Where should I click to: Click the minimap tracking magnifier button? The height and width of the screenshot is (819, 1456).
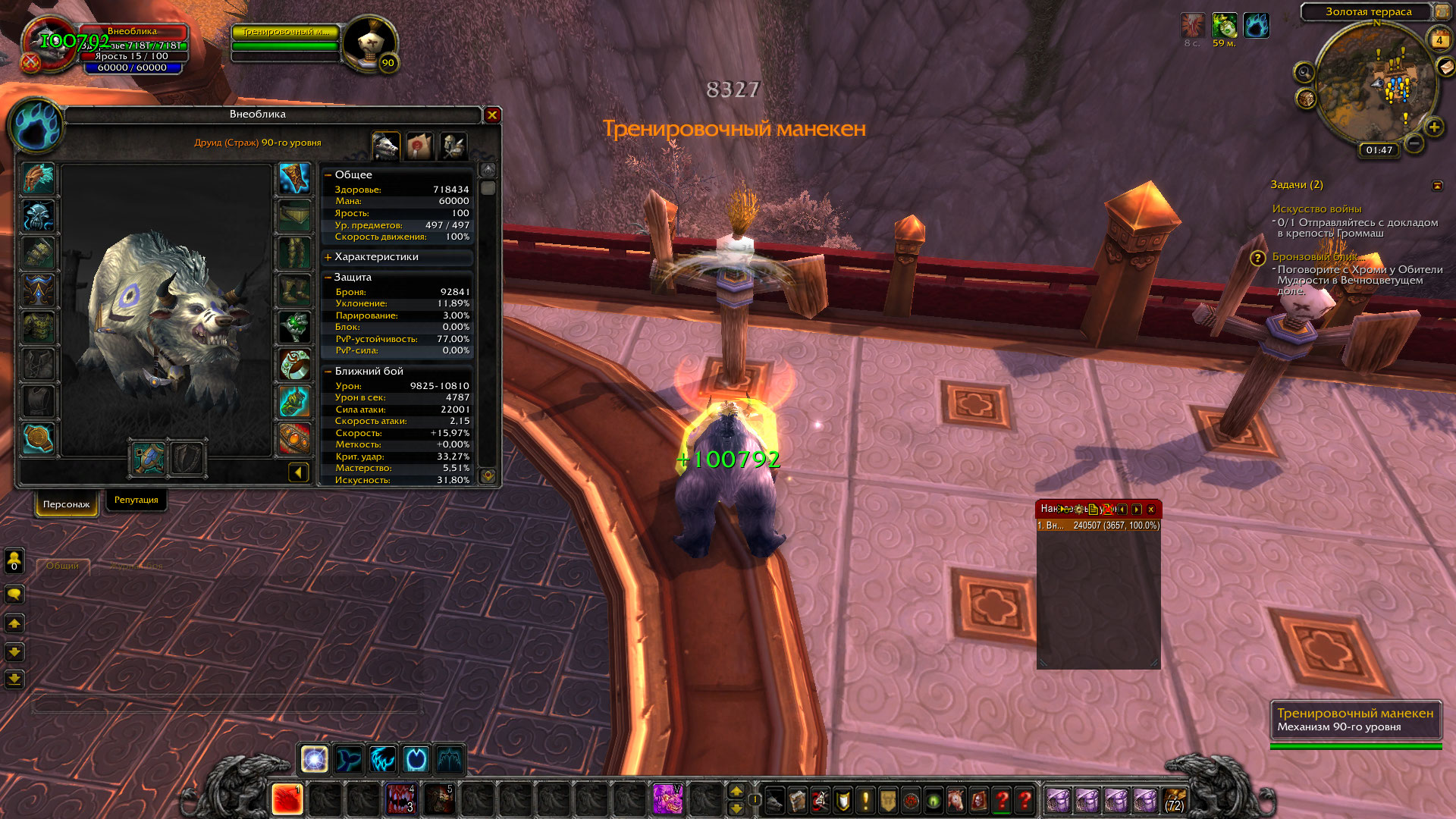[x=1304, y=73]
